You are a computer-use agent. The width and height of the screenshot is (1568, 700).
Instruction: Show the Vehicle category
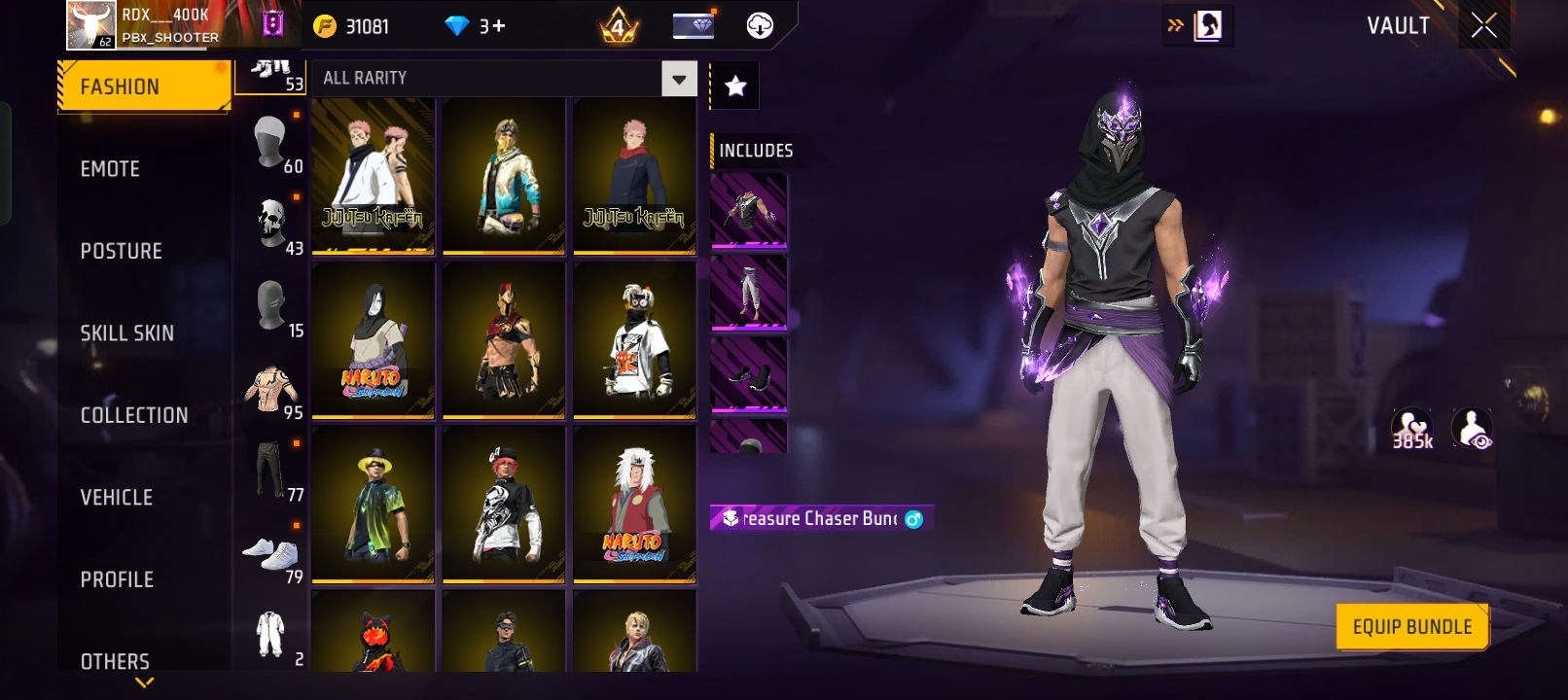point(116,498)
